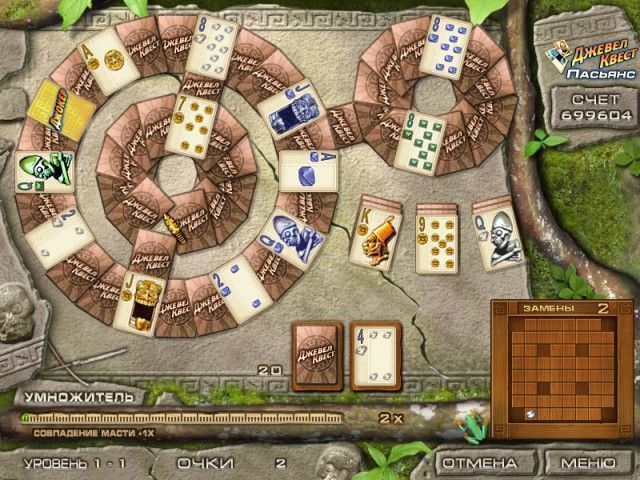Select the silver 4 foundation card
Image resolution: width=640 pixels, height=480 pixels.
tap(375, 355)
